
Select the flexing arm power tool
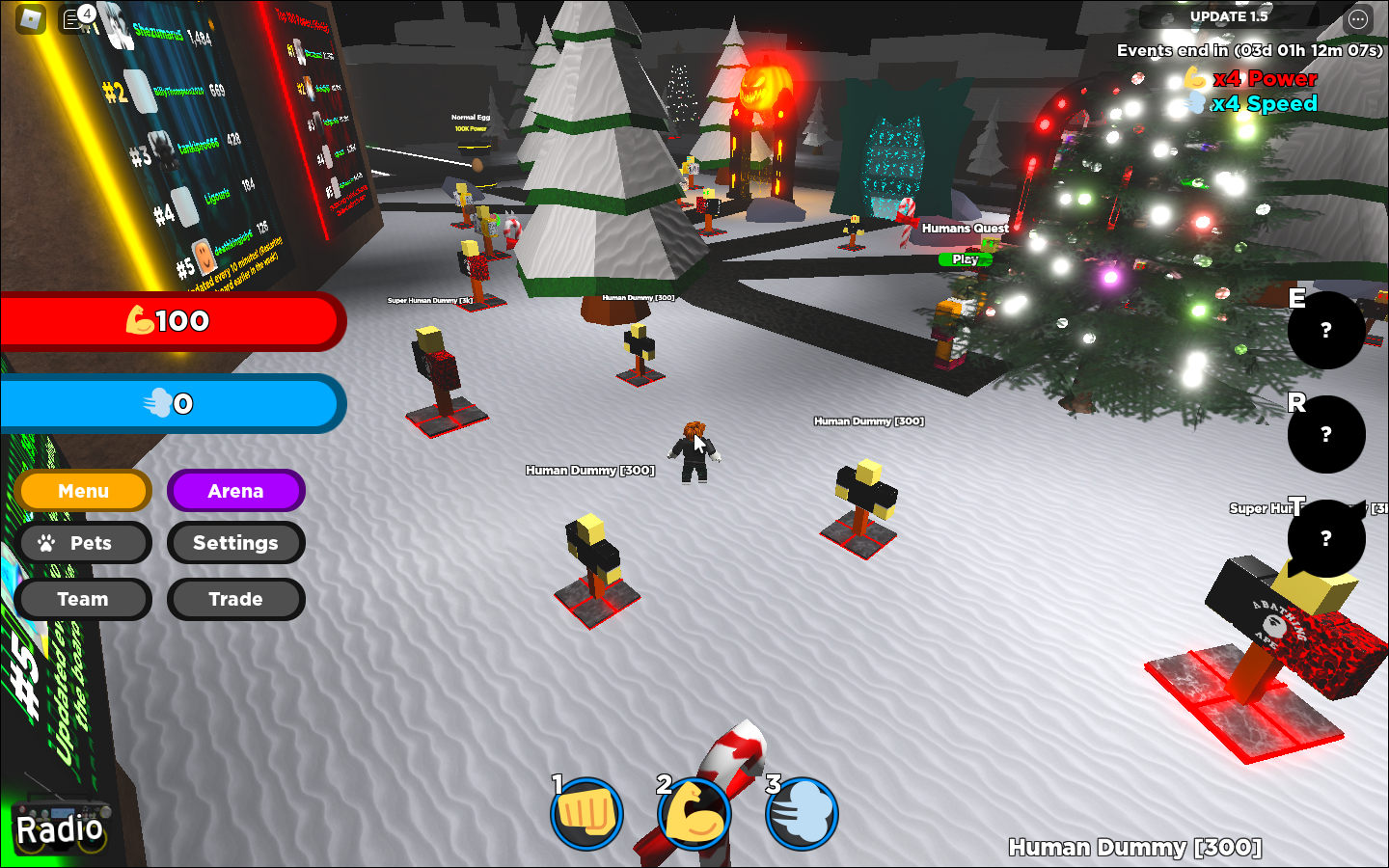pyautogui.click(x=694, y=814)
